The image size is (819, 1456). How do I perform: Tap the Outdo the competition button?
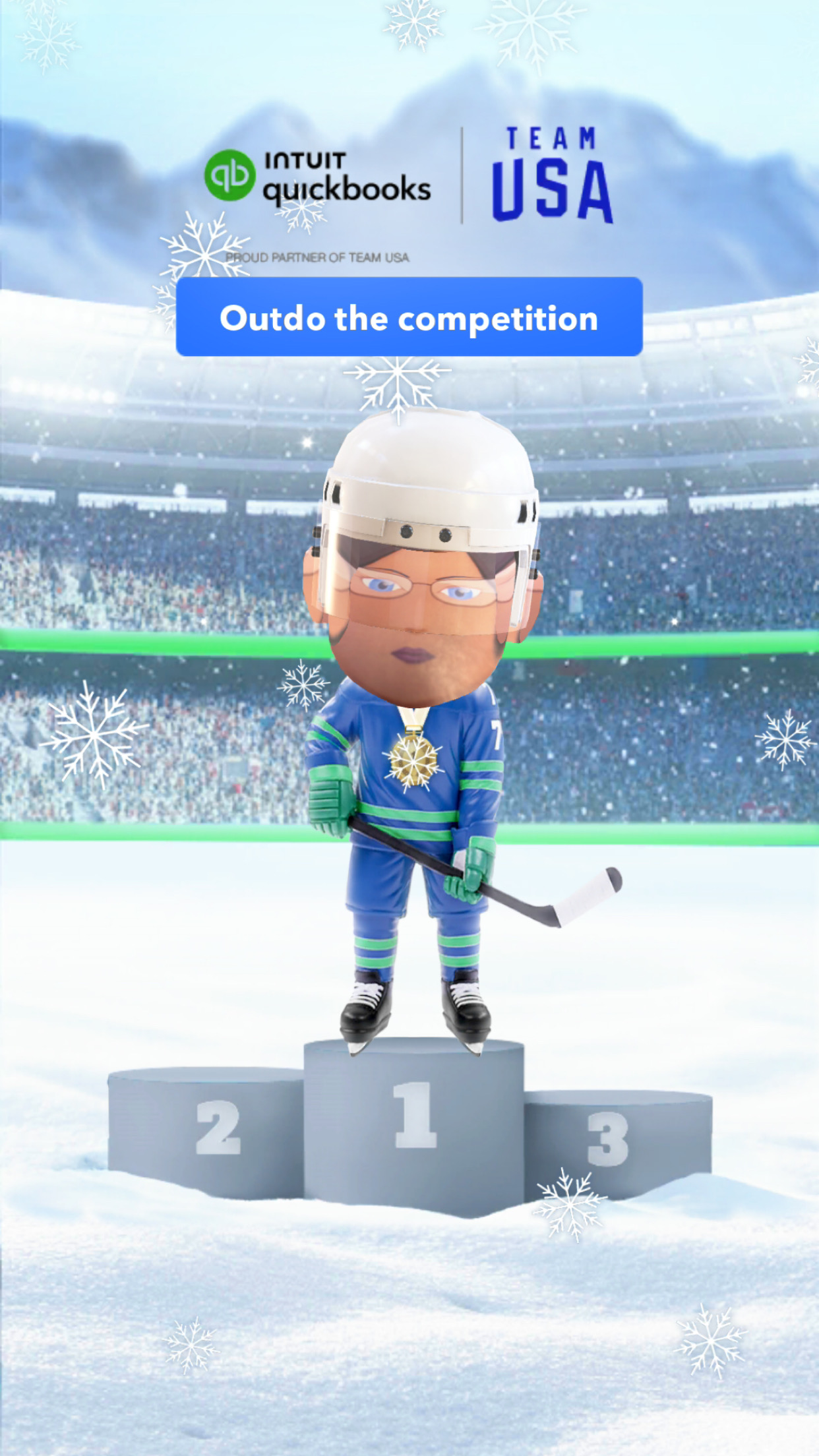point(409,317)
